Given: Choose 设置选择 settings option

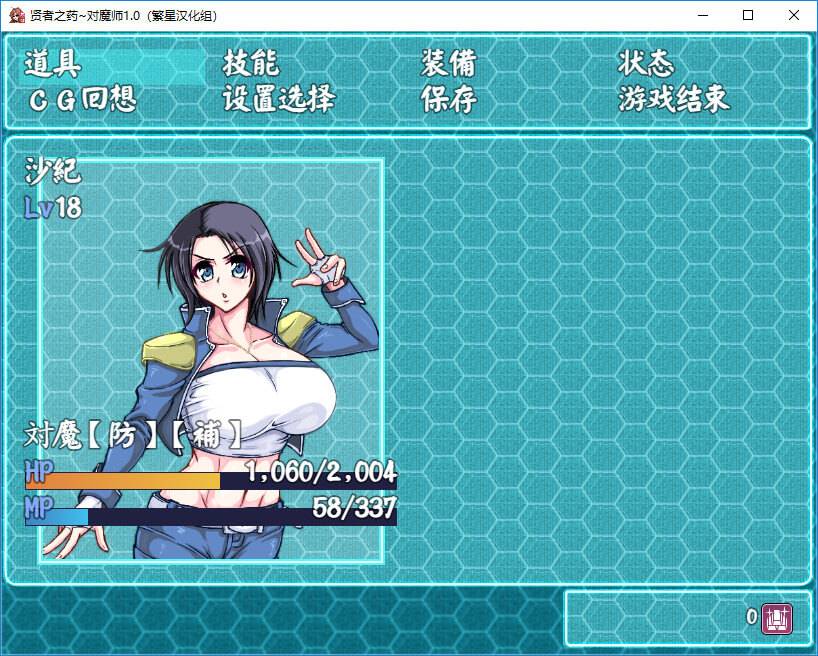Looking at the screenshot, I should click(x=279, y=100).
